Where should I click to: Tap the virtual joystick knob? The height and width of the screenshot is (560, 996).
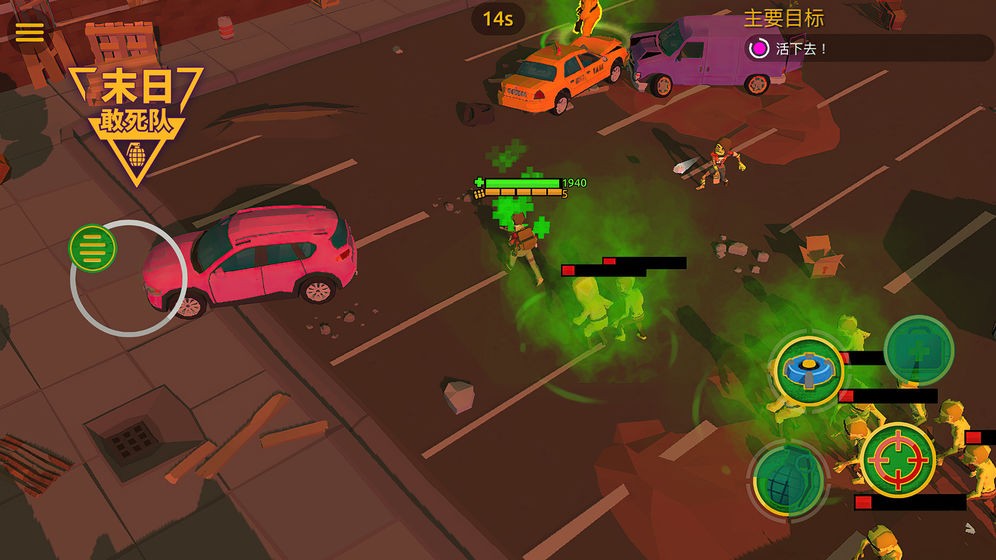point(93,246)
